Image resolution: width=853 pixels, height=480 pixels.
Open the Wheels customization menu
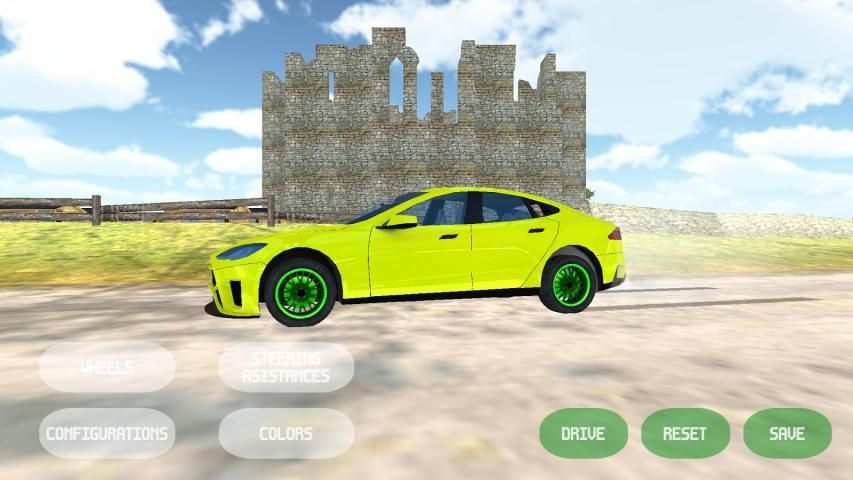point(107,367)
